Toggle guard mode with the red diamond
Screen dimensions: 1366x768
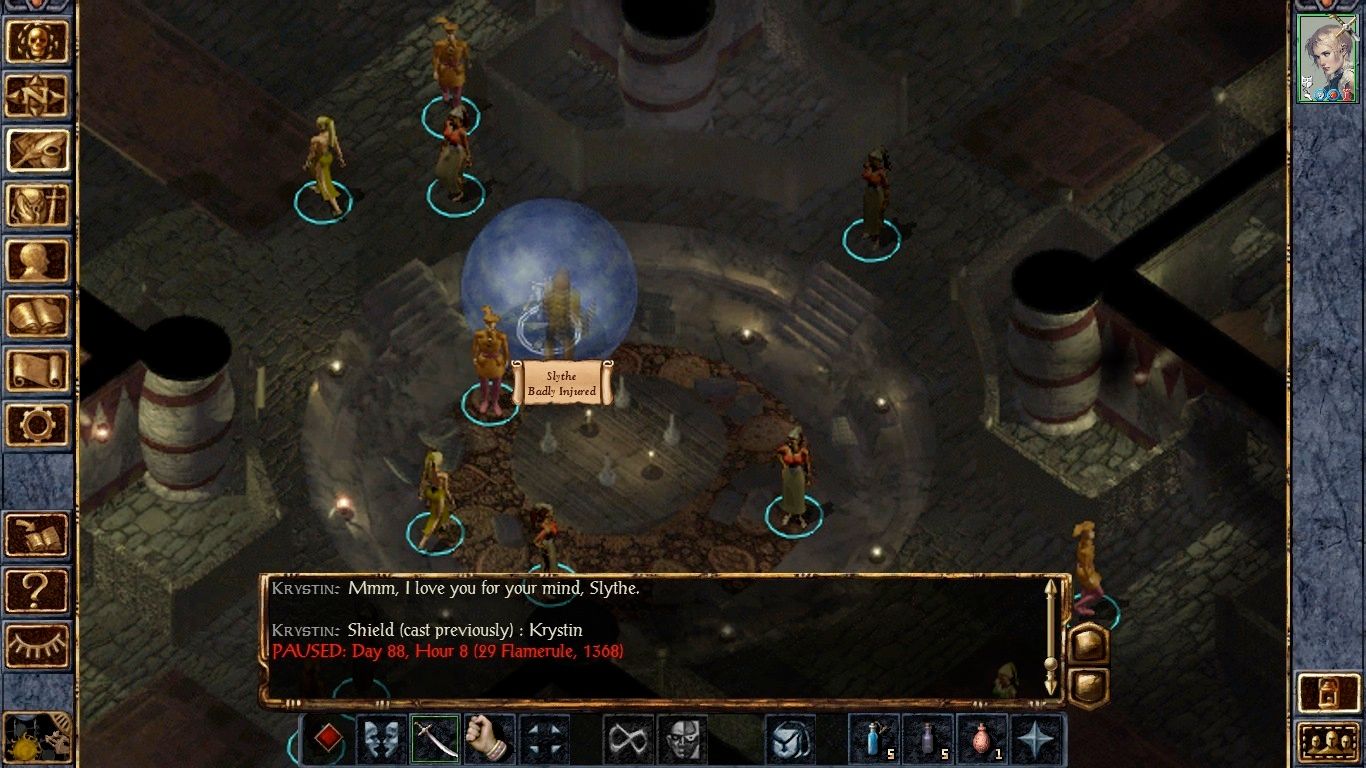coord(331,740)
